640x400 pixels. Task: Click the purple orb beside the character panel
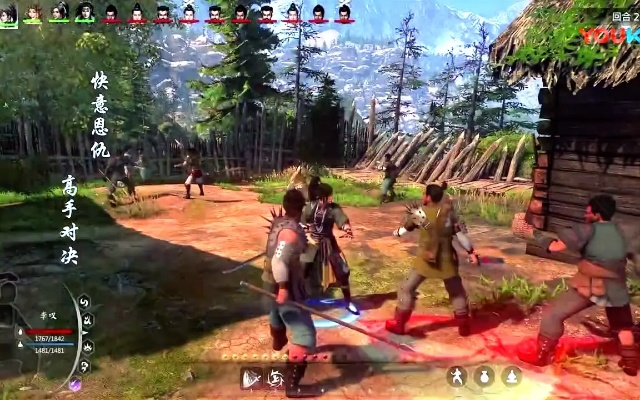[x=74, y=384]
